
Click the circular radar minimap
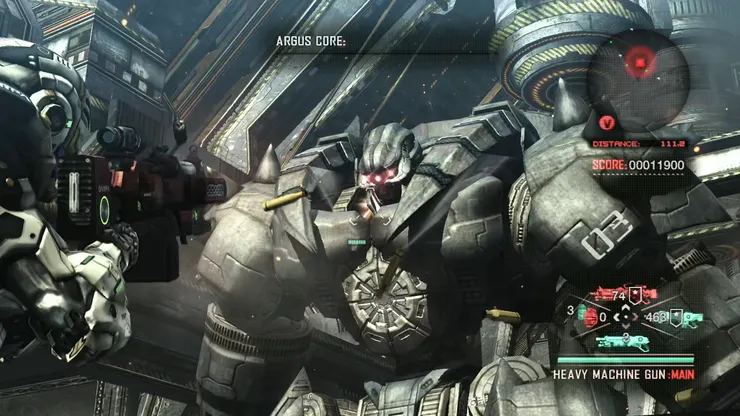(x=637, y=65)
